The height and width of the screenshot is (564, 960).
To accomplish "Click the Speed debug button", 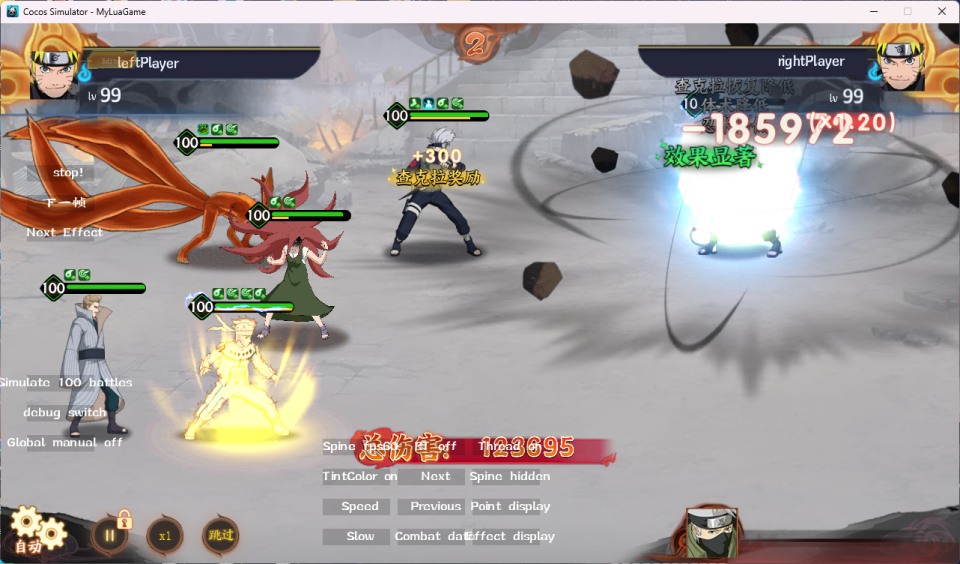I will (360, 507).
